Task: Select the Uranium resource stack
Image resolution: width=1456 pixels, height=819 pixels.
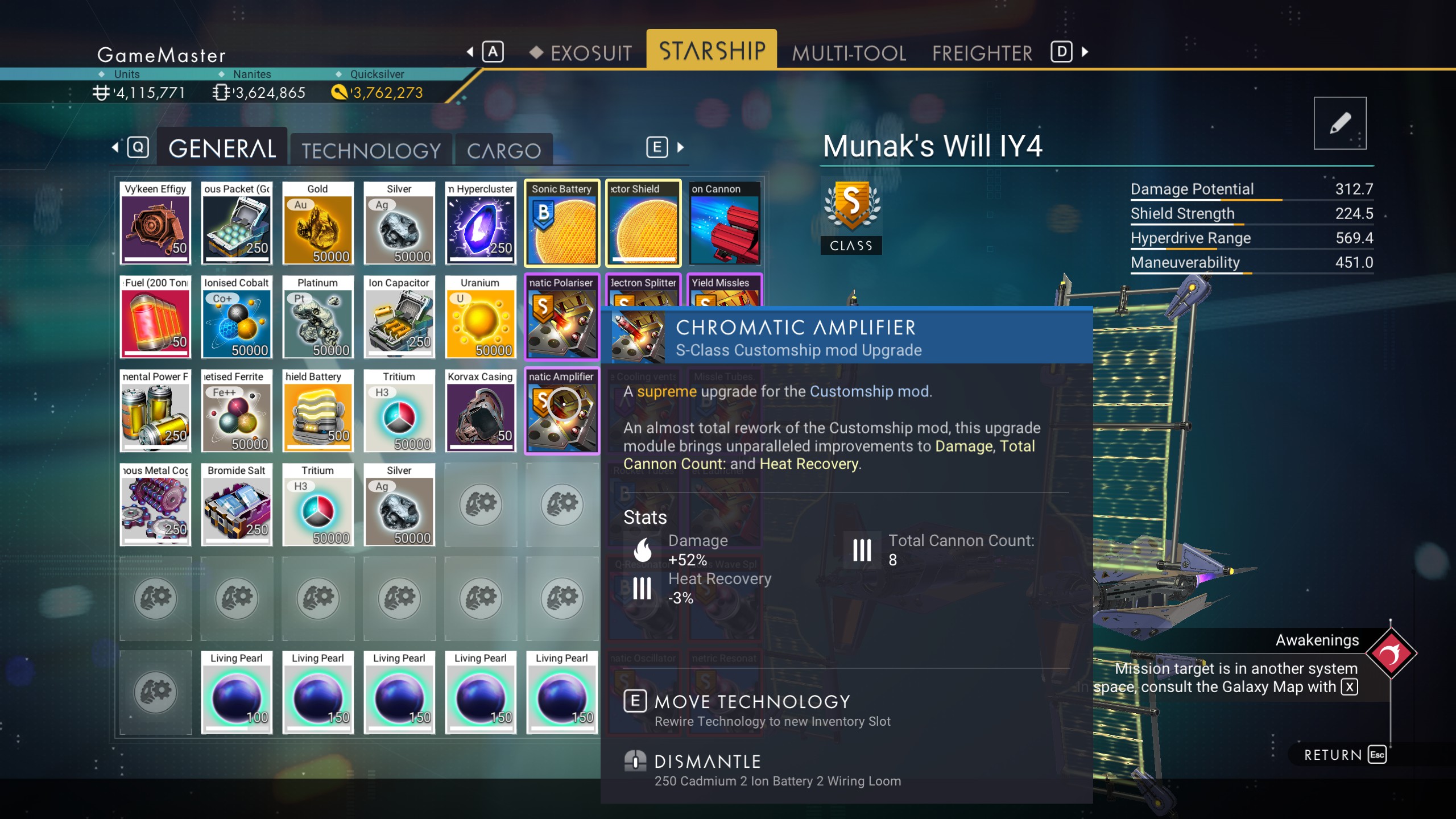Action: coord(481,317)
